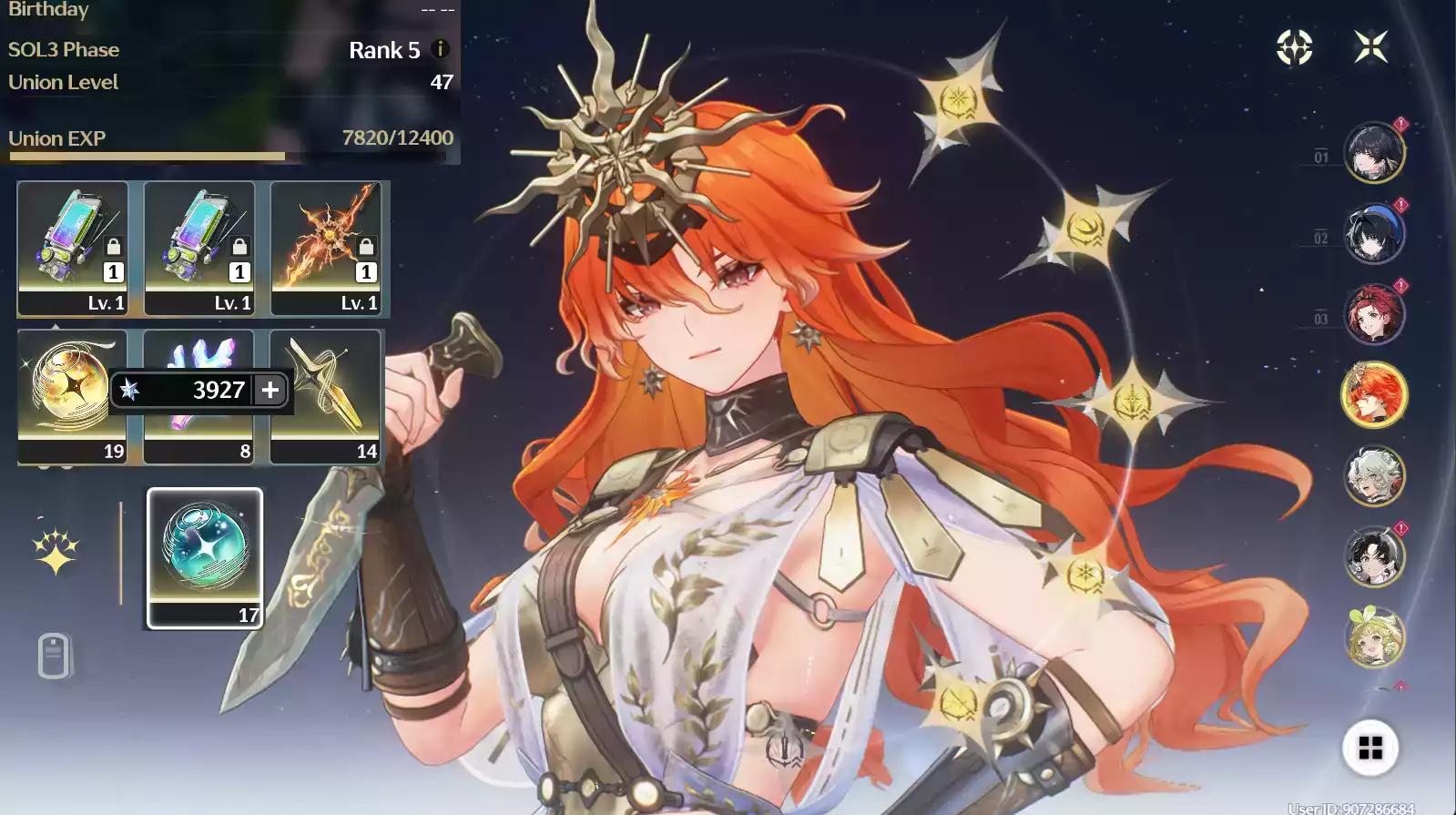Switch to the white-haired character portrait

[x=1374, y=475]
